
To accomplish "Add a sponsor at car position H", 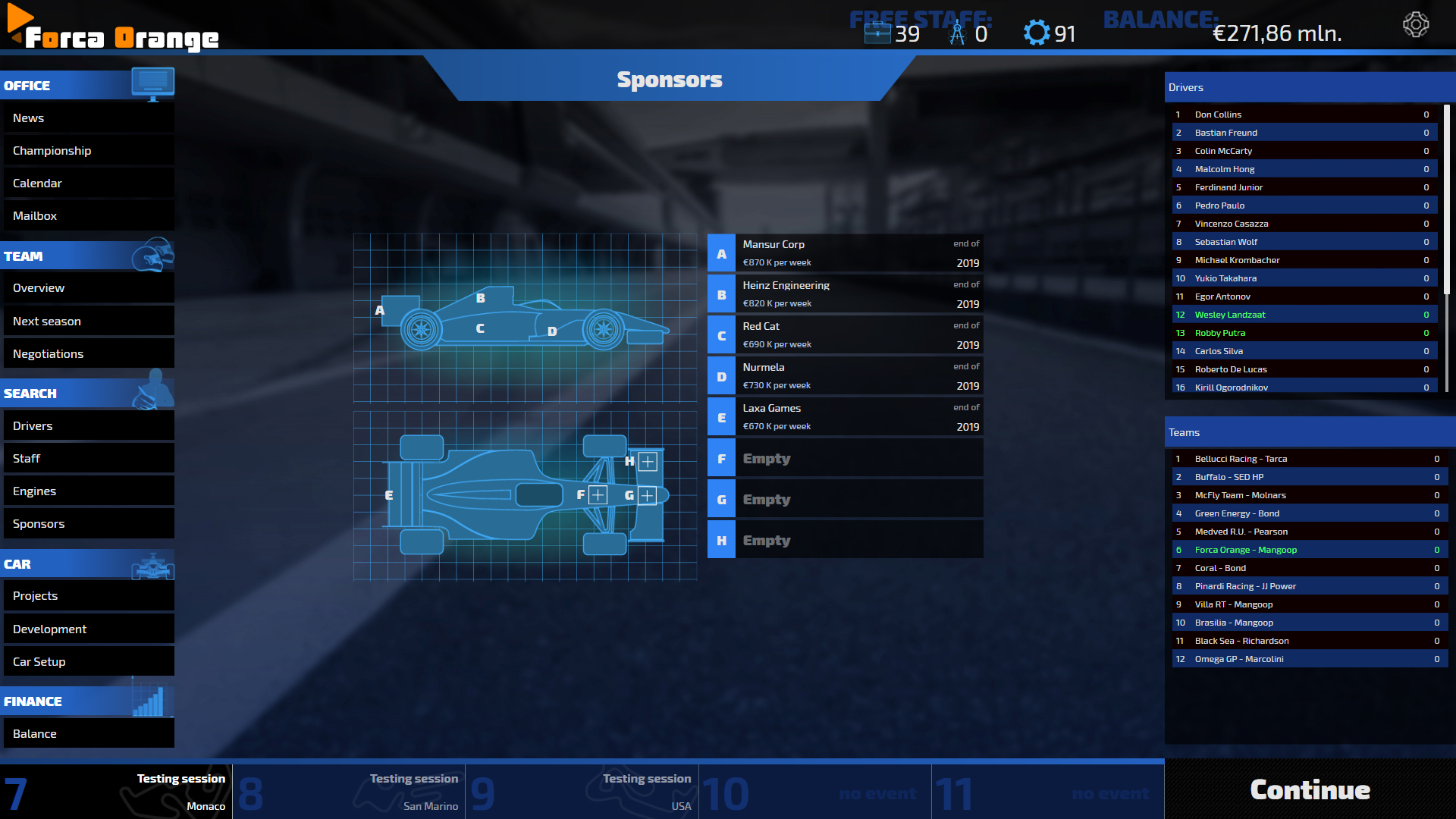I will (x=647, y=461).
